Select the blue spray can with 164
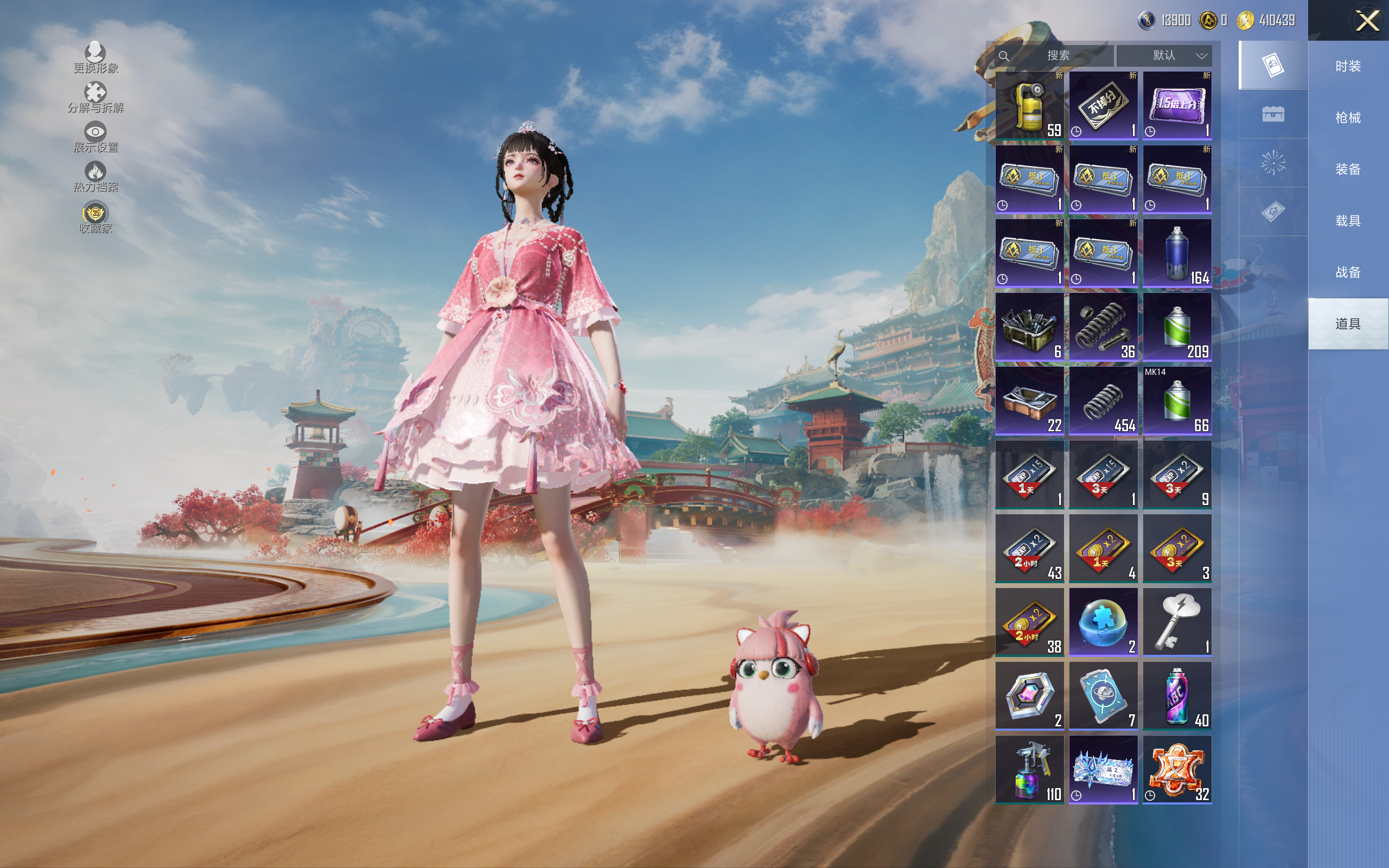1389x868 pixels. [1177, 253]
